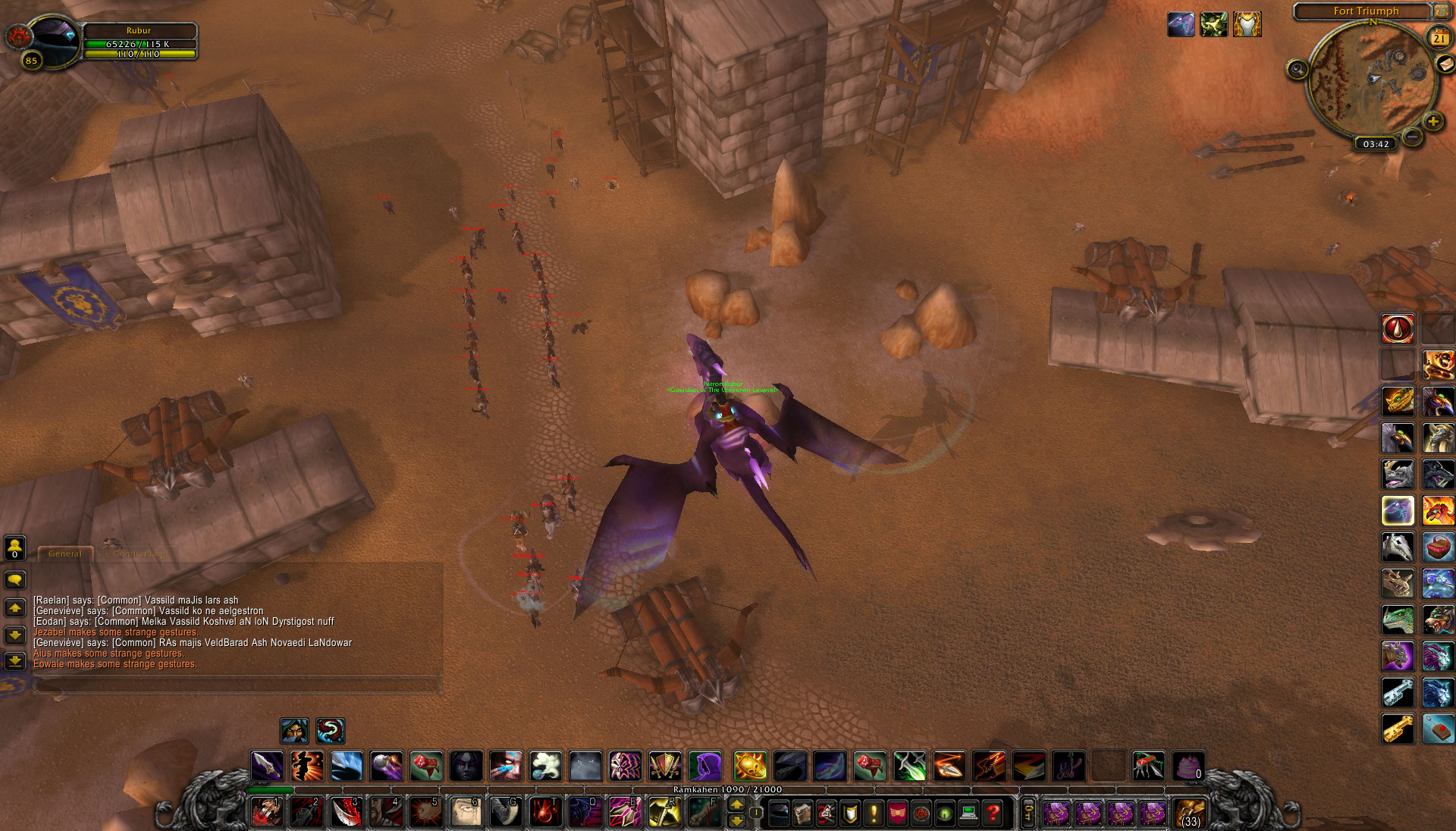1456x831 pixels.
Task: Use the pink birthday cake item
Action: (1188, 767)
